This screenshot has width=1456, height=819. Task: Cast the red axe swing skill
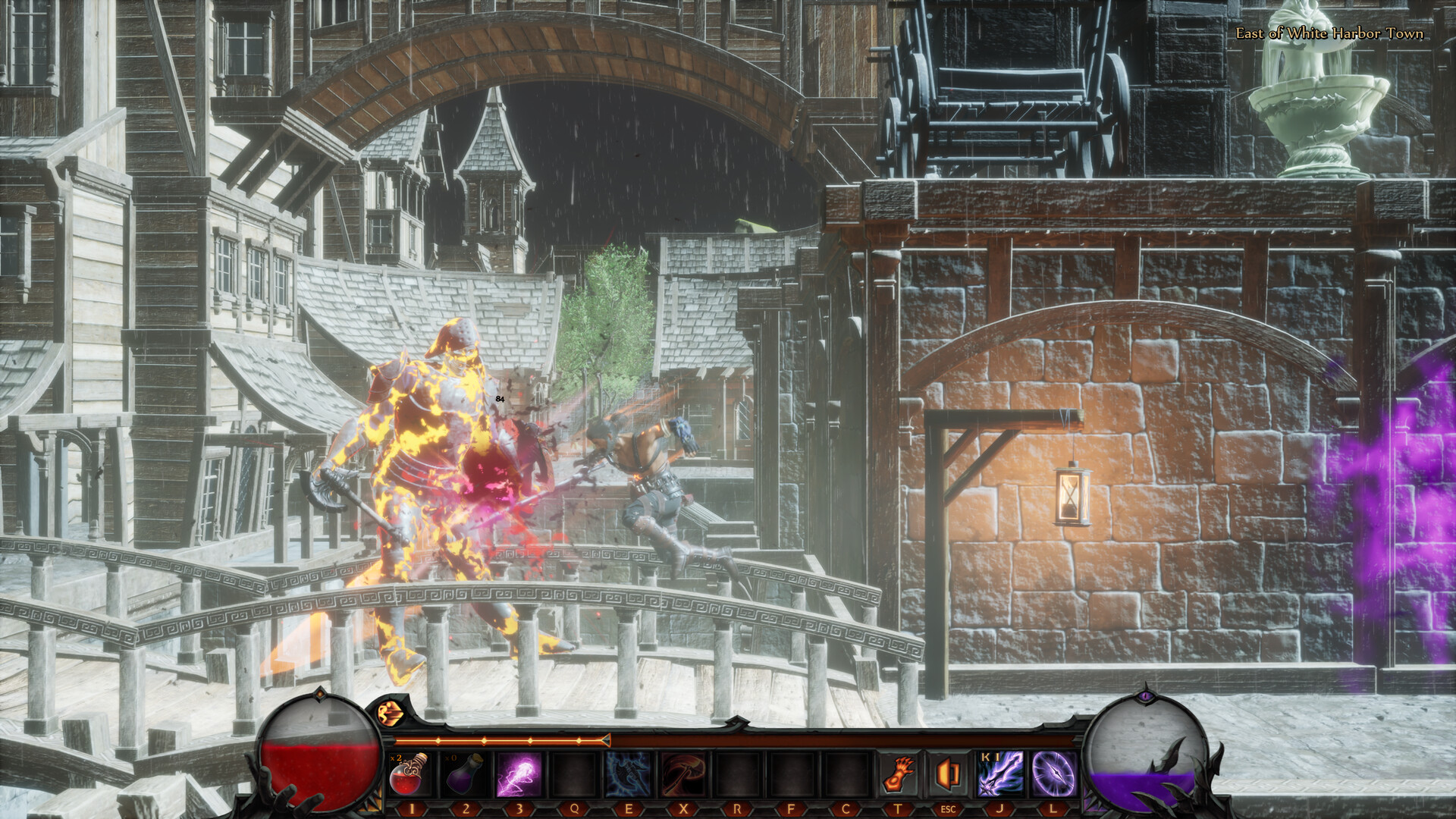click(682, 774)
